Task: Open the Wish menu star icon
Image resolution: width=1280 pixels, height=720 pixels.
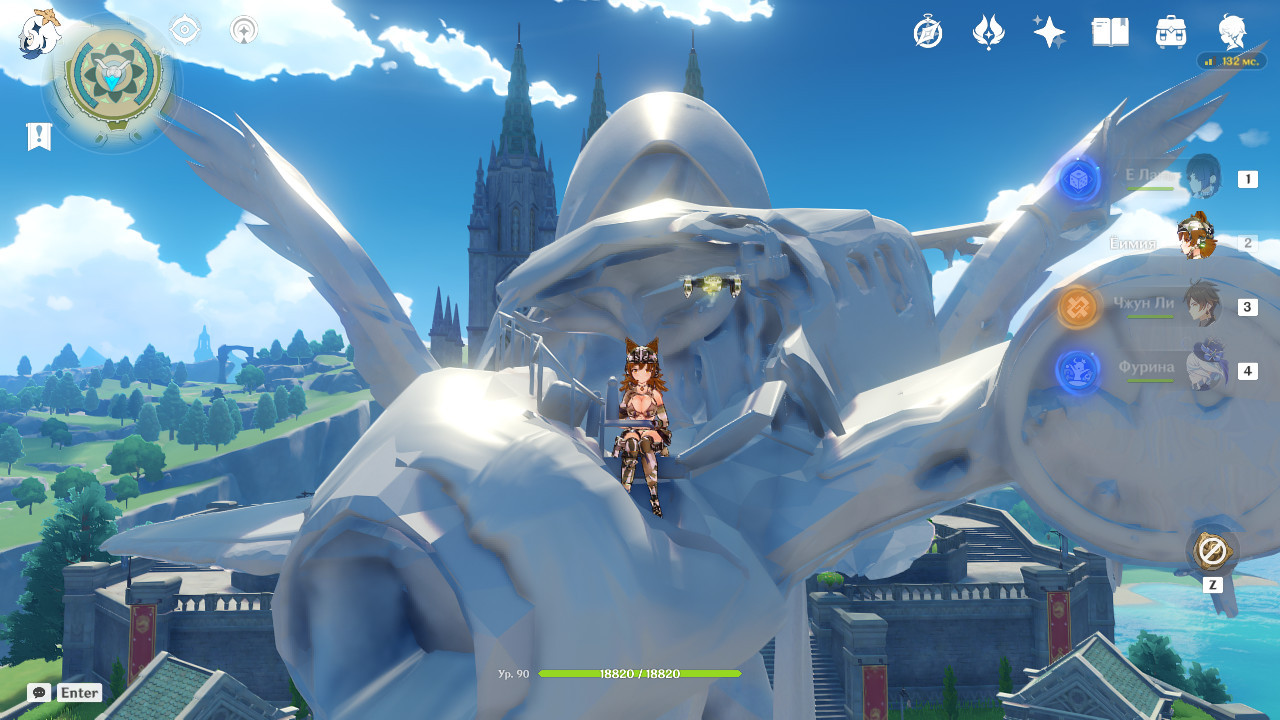Action: click(x=1049, y=33)
